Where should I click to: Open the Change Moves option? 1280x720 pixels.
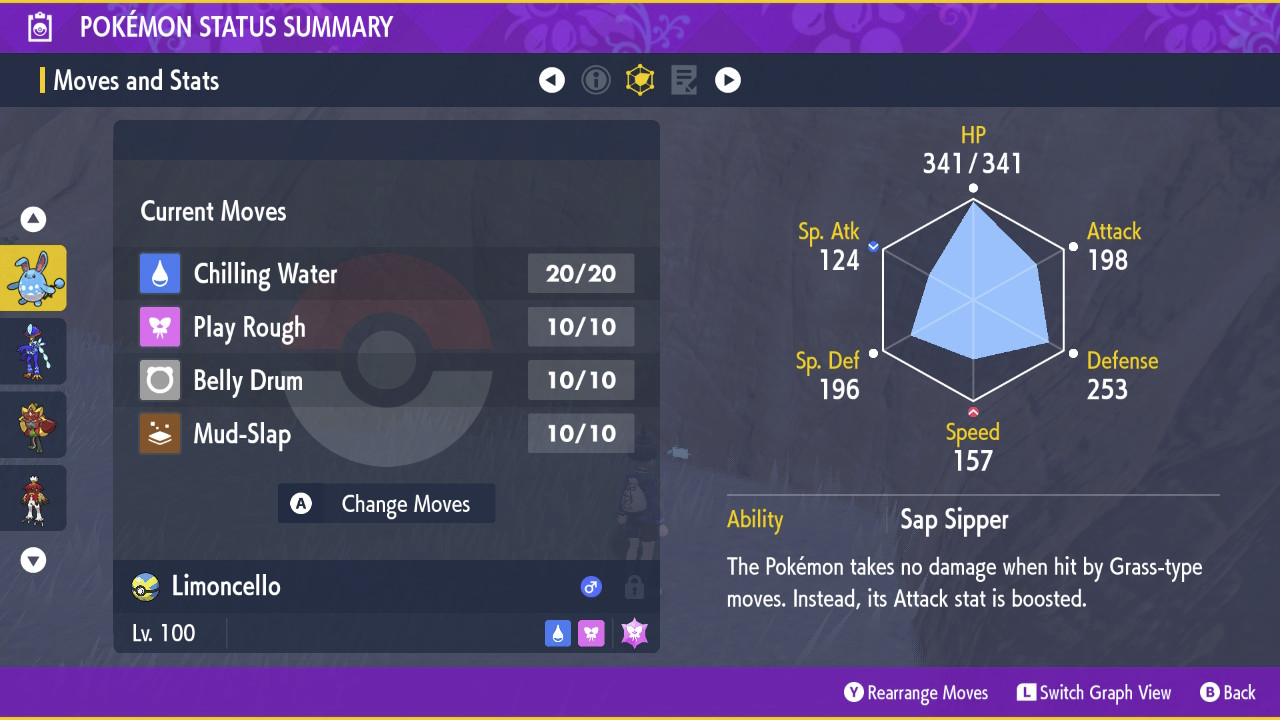click(x=386, y=504)
